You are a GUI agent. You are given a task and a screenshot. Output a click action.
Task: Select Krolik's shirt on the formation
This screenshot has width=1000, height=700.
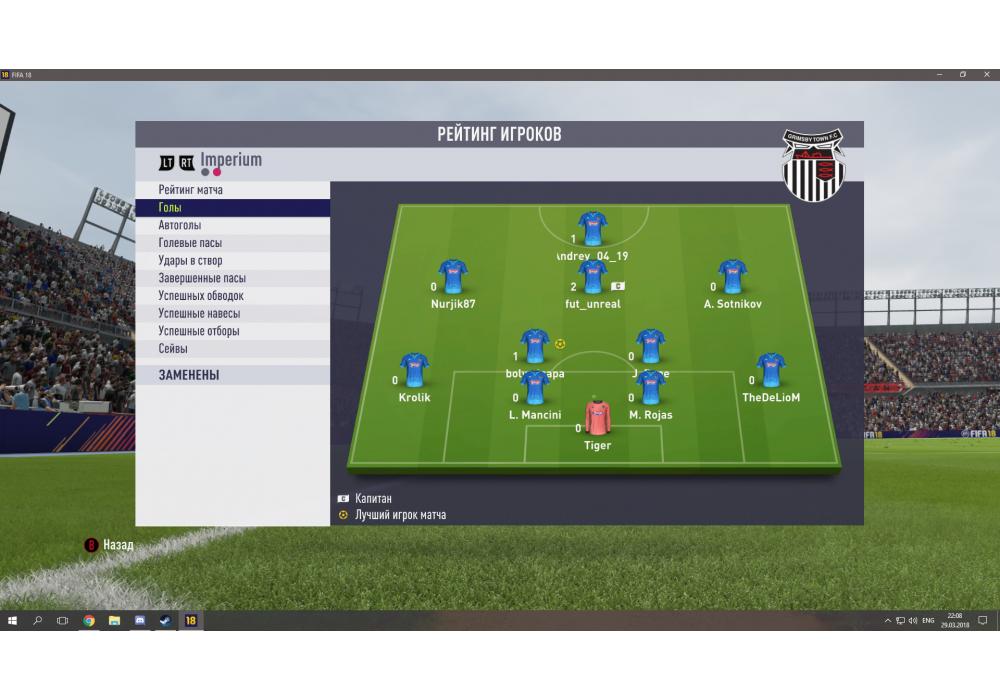tap(414, 370)
